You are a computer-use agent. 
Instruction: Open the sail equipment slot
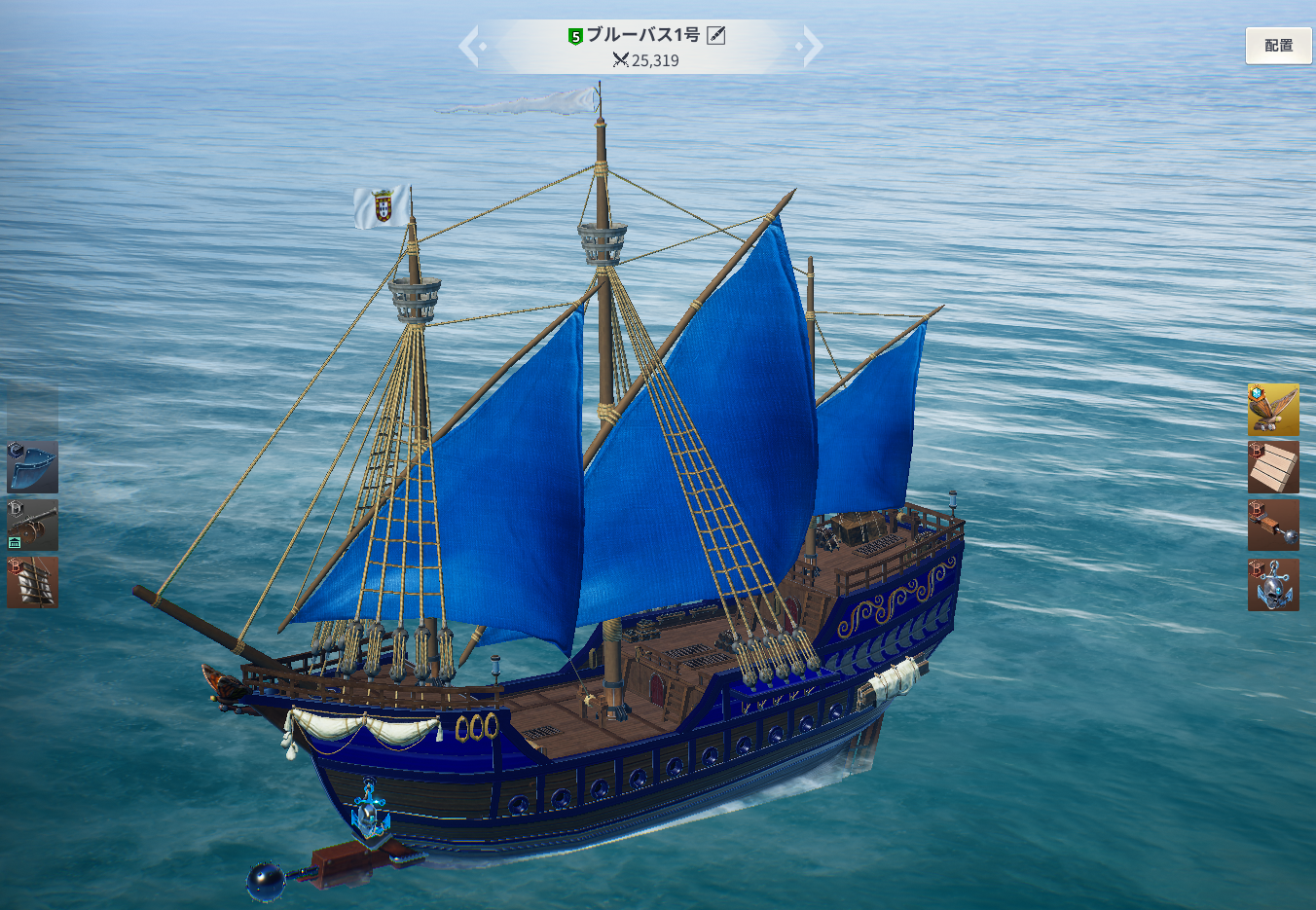(32, 582)
